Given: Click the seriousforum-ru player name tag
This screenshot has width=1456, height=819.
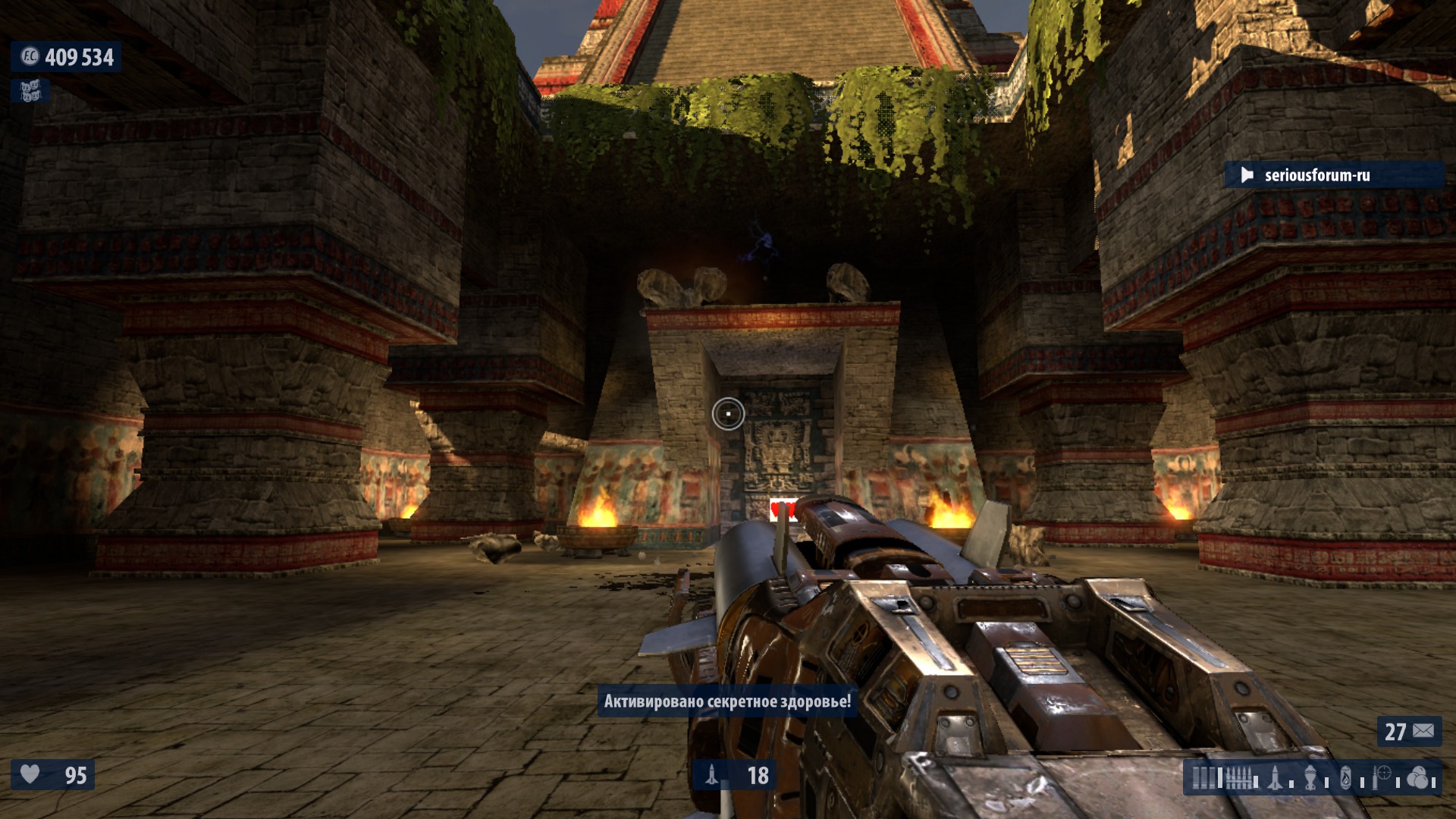Looking at the screenshot, I should (1316, 175).
